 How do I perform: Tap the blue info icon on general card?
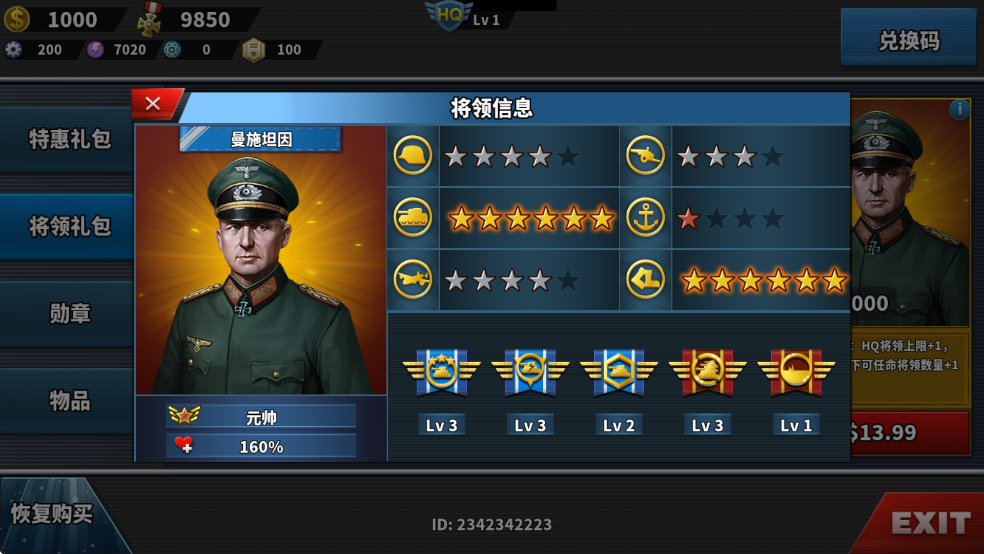pyautogui.click(x=959, y=109)
